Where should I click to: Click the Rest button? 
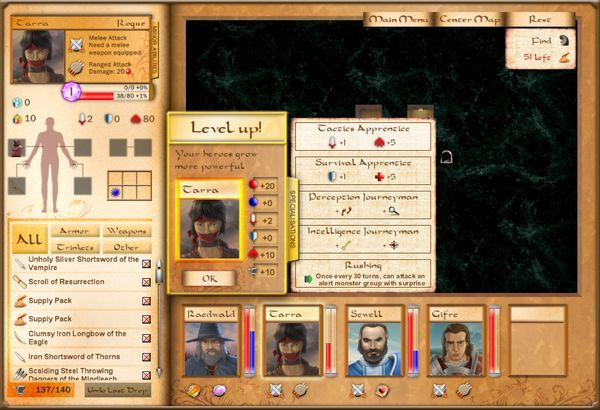point(540,19)
